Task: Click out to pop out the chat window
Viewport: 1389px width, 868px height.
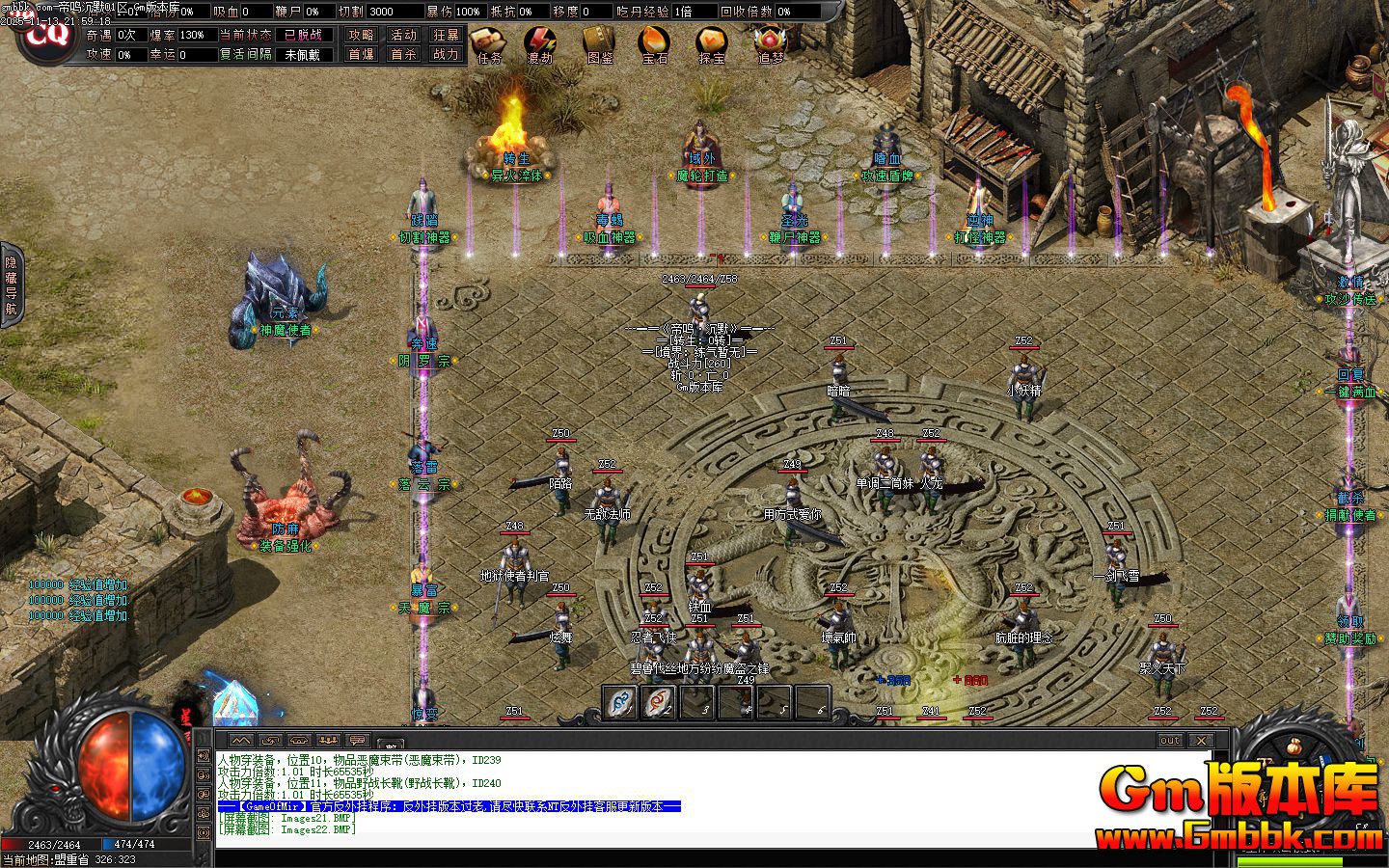Action: [x=1169, y=740]
